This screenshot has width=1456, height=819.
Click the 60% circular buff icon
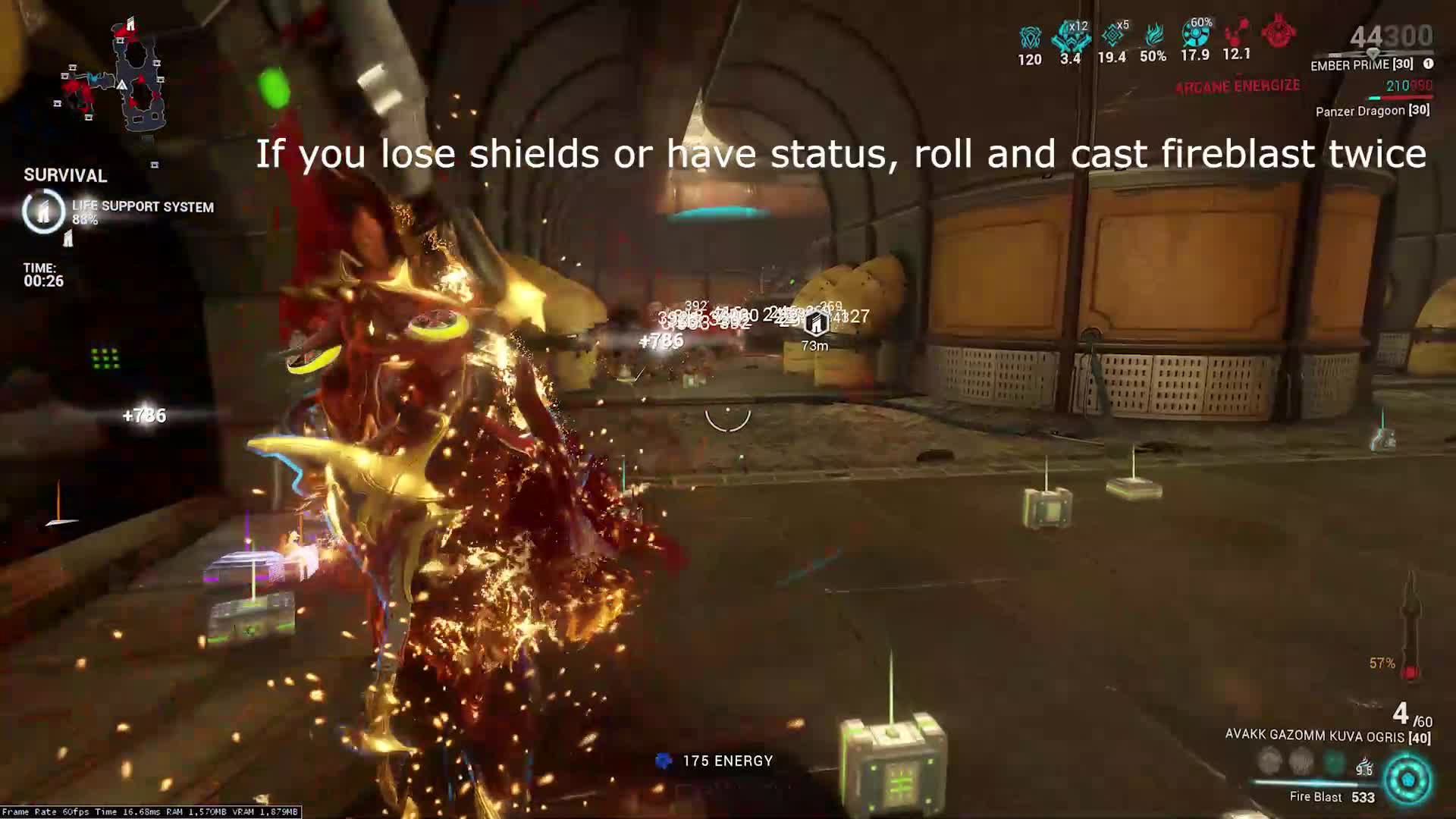(1195, 33)
